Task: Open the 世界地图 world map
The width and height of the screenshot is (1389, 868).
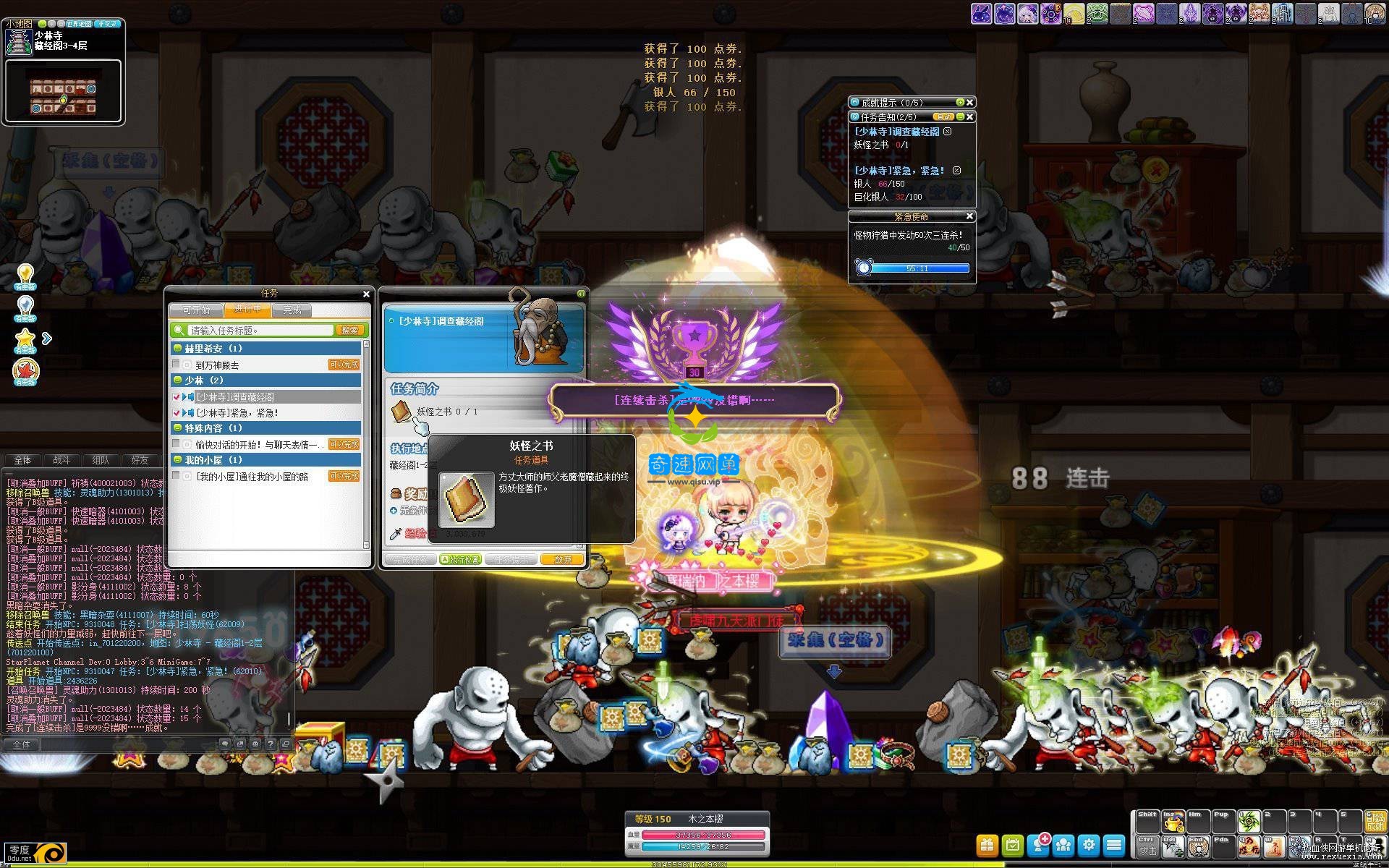Action: 79,24
